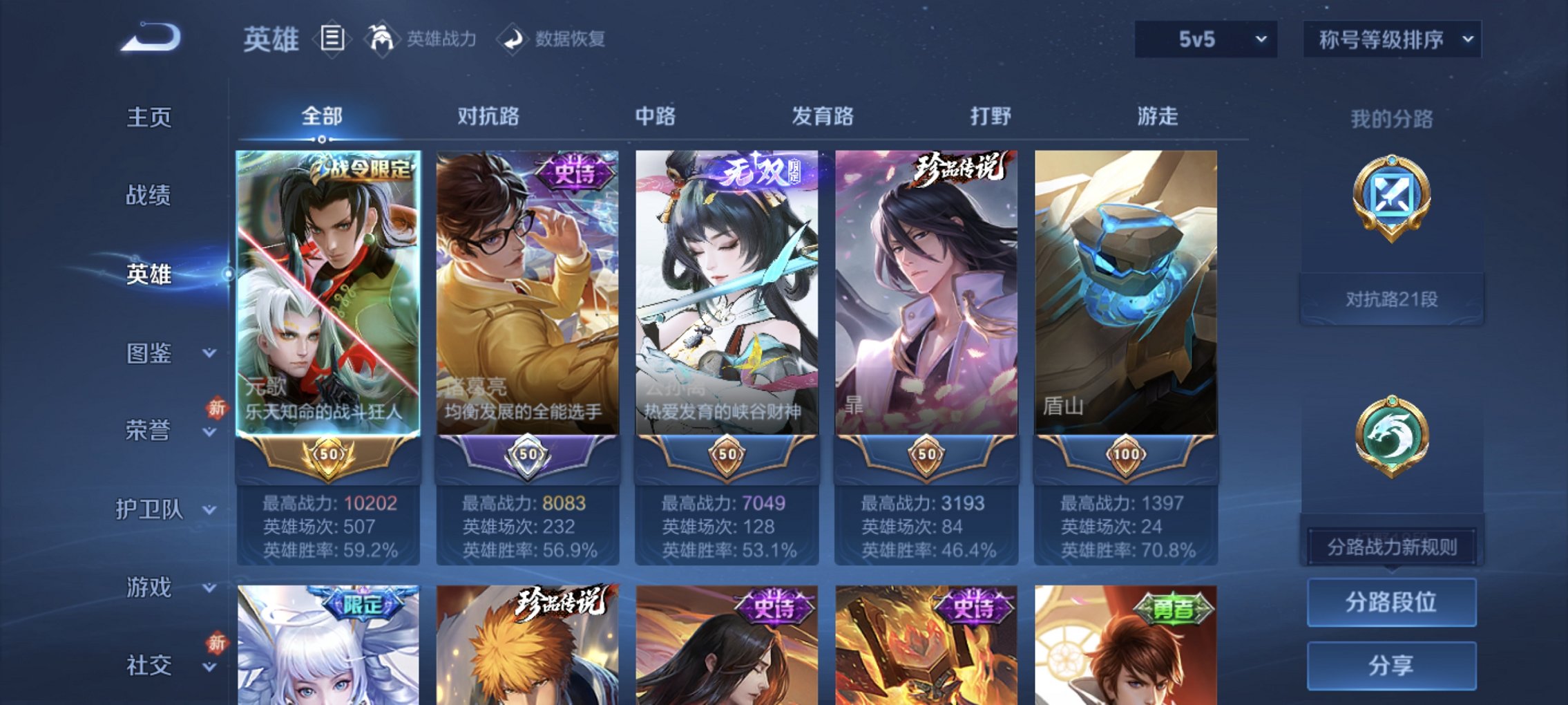
Task: Click the level 50 badge on 元歌's card
Action: [x=329, y=455]
